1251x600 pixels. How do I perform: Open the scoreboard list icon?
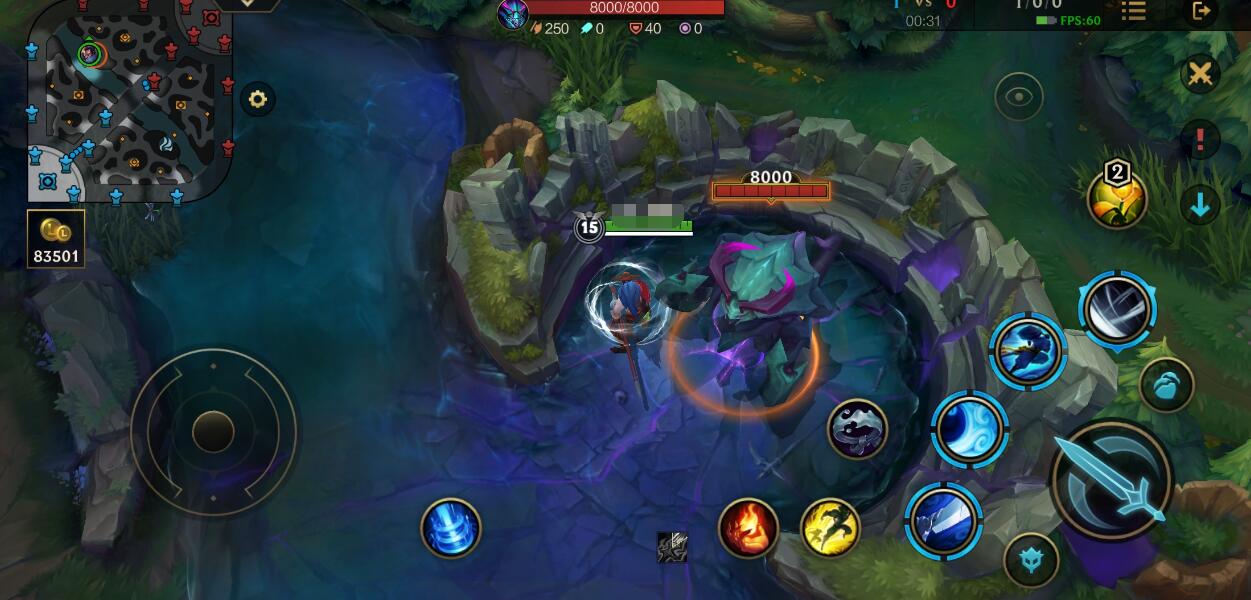click(x=1133, y=11)
